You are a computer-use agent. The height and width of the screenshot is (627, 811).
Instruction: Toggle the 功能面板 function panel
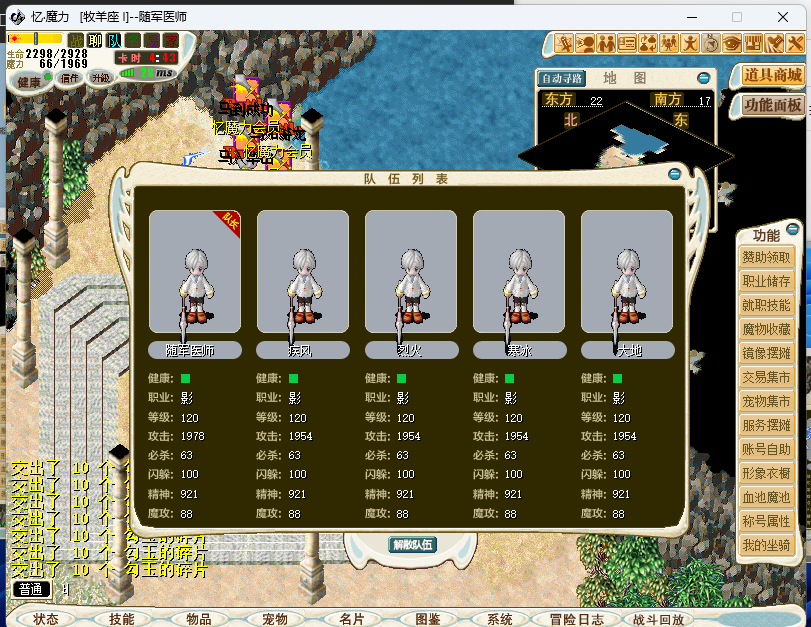(x=773, y=105)
